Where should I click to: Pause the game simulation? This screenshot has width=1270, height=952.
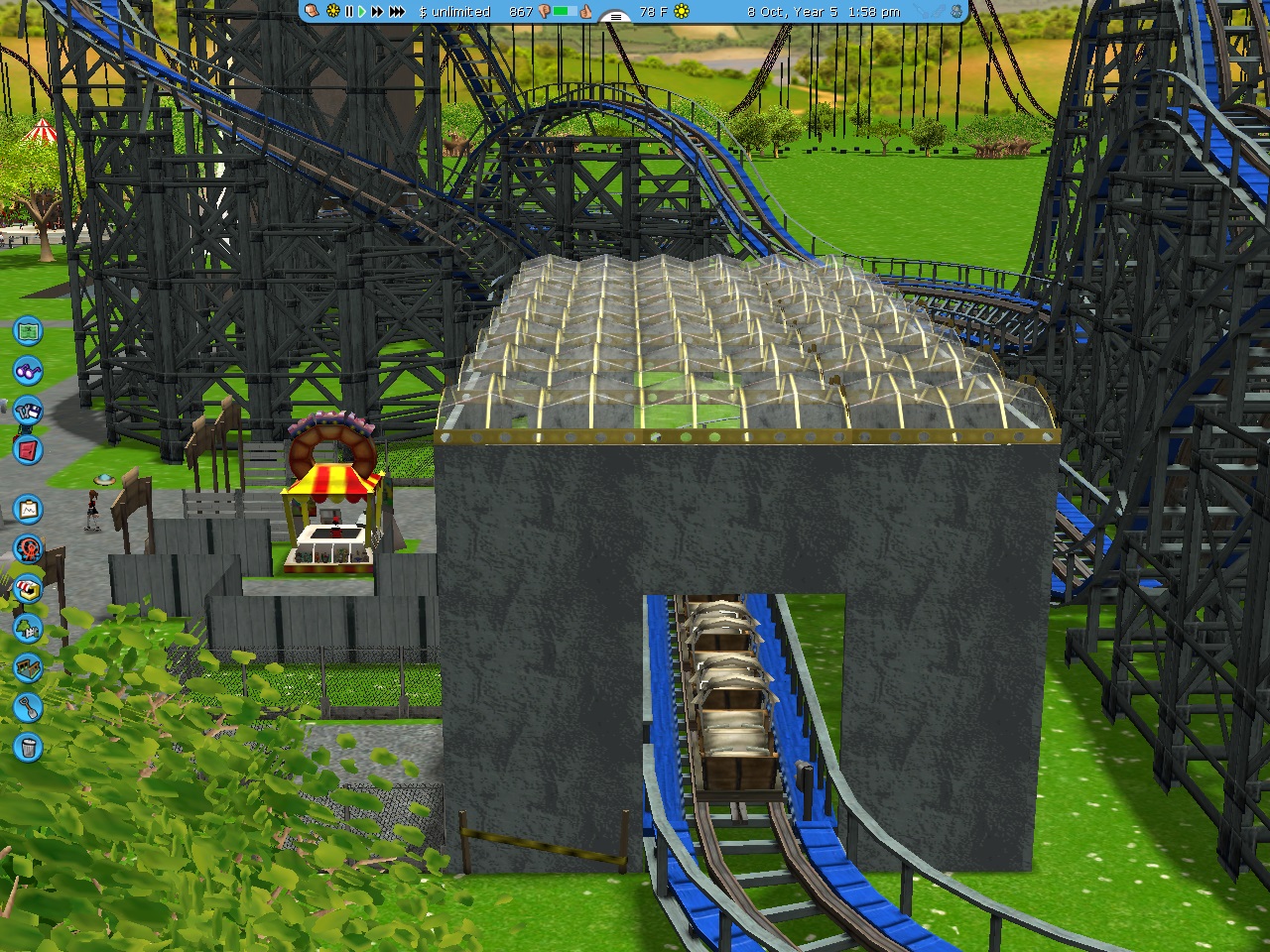click(x=349, y=12)
